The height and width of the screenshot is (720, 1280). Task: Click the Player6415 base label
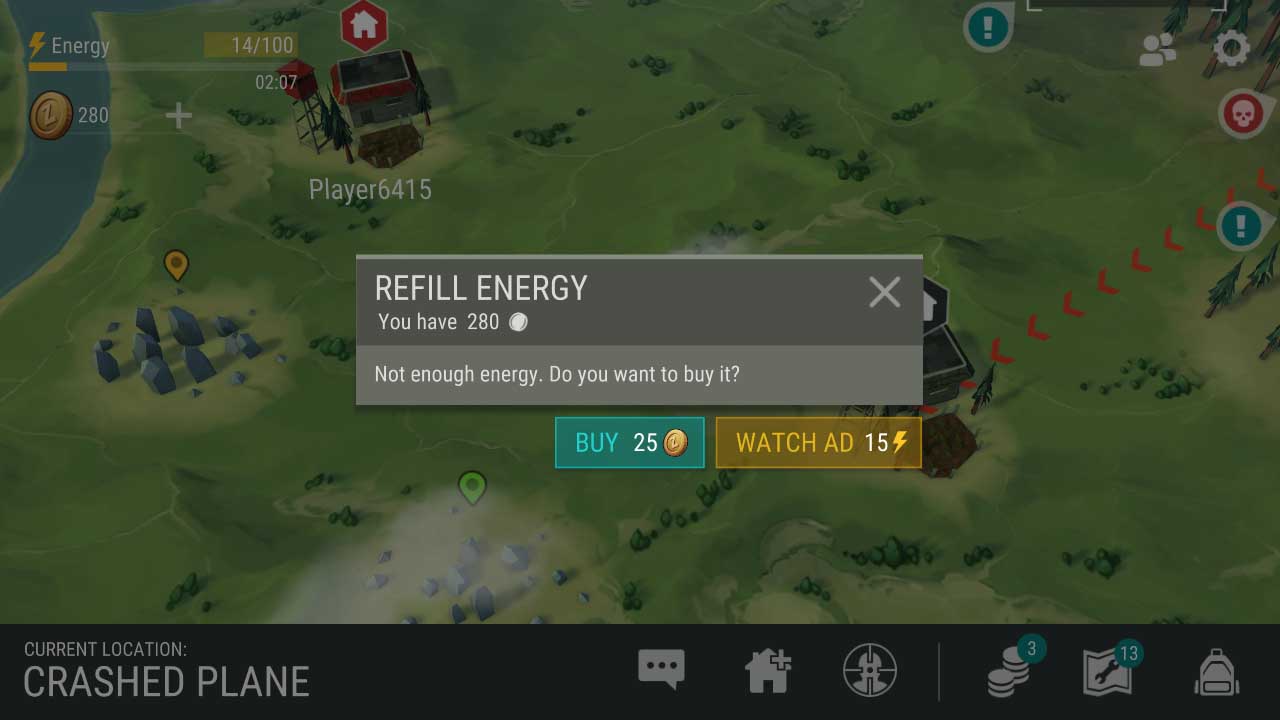pos(371,189)
